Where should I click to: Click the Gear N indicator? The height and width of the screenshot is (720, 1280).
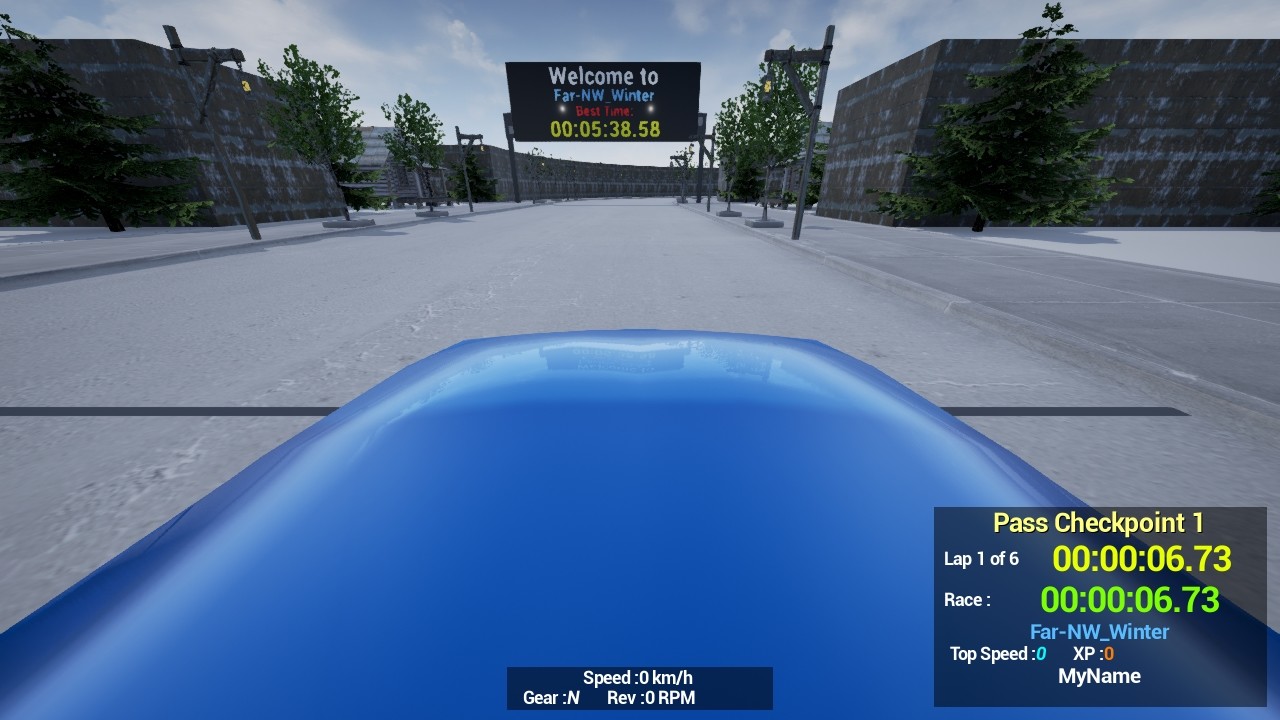pos(549,699)
